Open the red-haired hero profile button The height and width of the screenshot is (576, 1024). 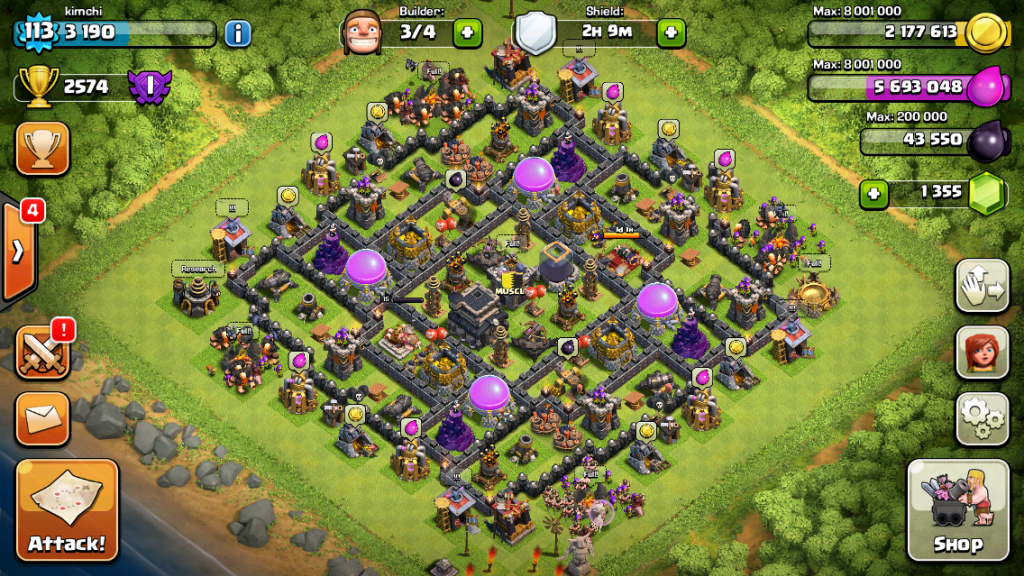pos(981,352)
